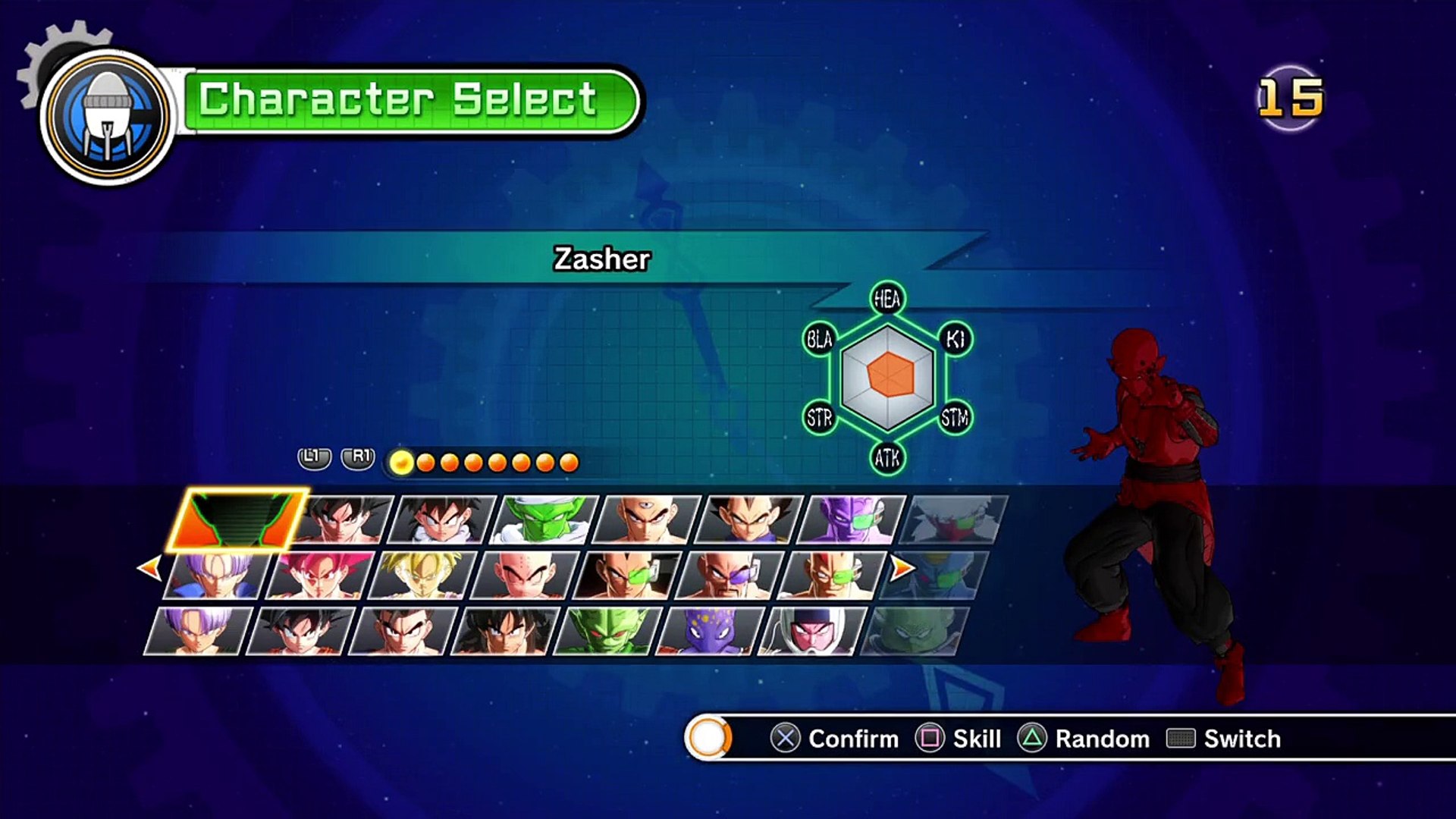This screenshot has height=819, width=1456.
Task: Click the left roster page arrow
Action: click(x=149, y=567)
